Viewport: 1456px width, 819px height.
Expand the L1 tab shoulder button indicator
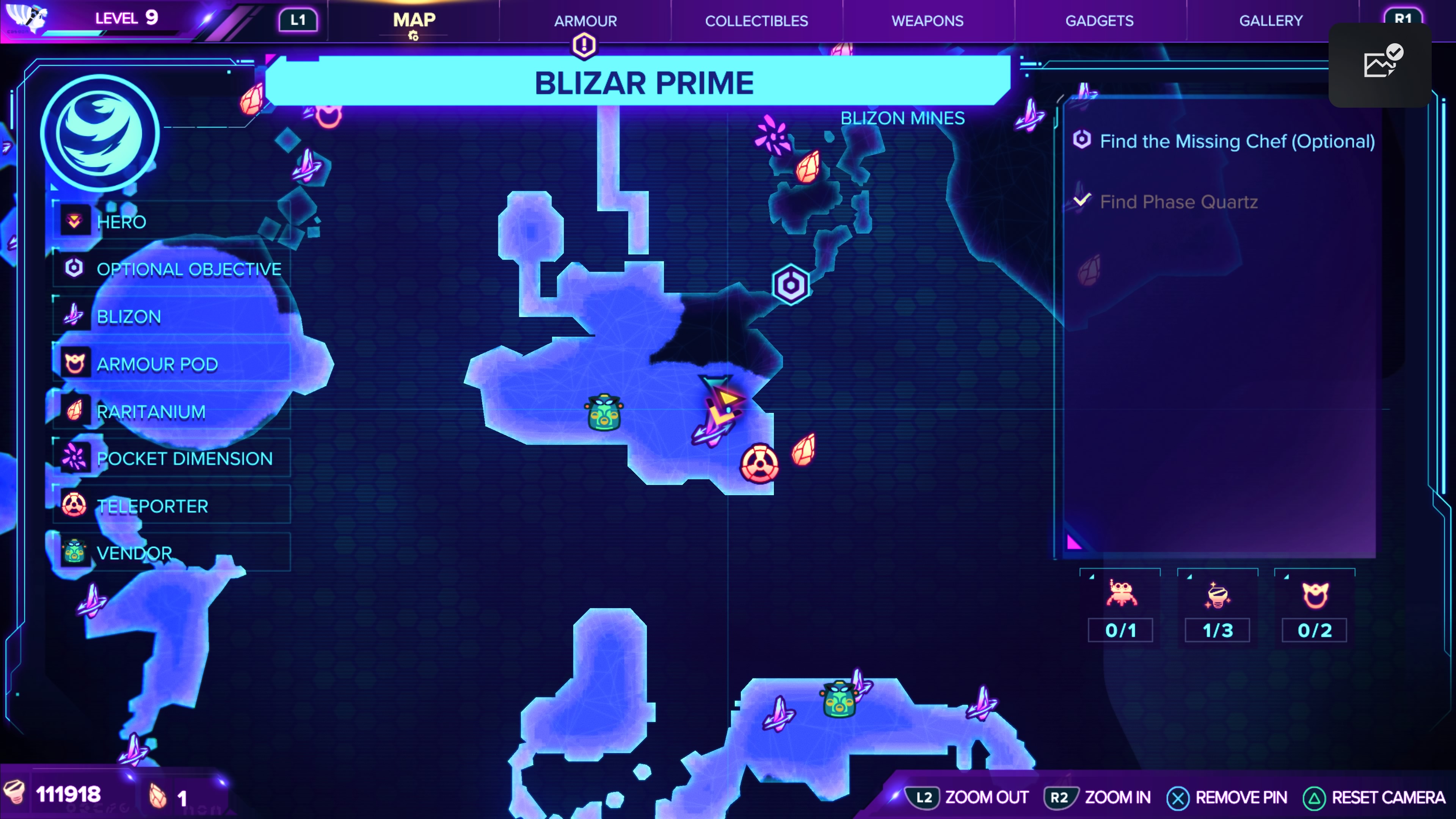(x=298, y=19)
